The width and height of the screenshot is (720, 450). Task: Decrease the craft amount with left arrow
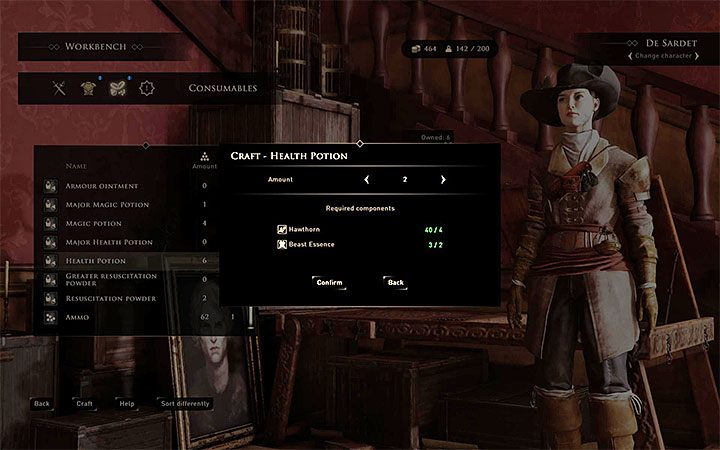click(x=366, y=180)
